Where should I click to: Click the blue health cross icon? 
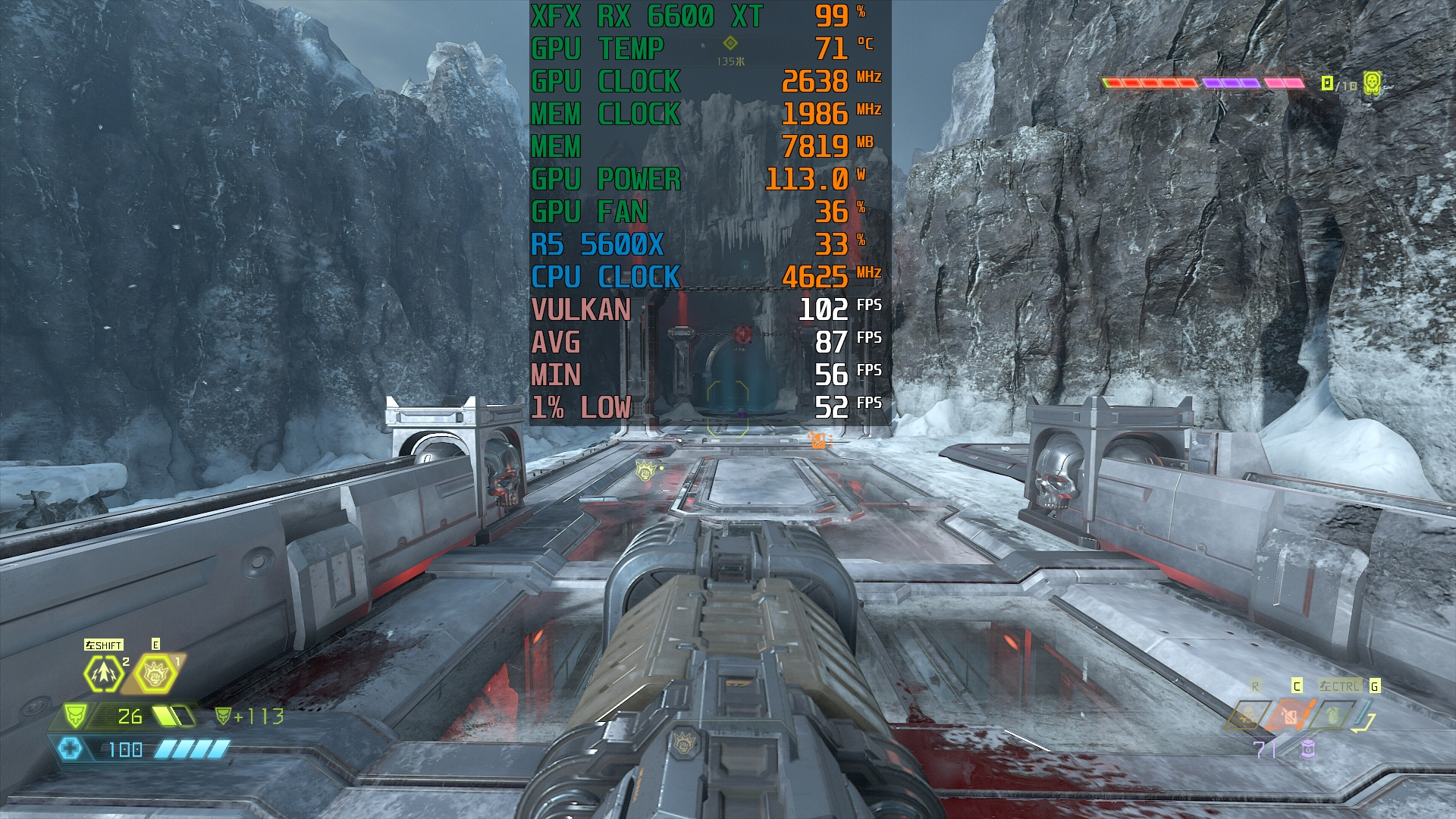[71, 748]
